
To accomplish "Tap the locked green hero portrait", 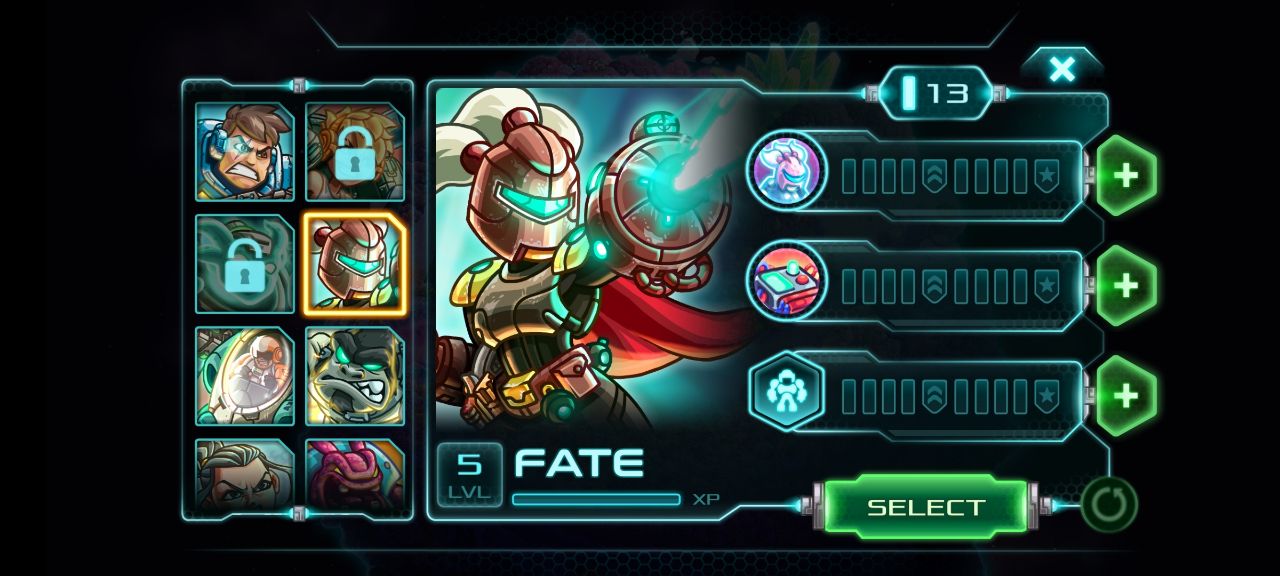I will click(x=245, y=264).
